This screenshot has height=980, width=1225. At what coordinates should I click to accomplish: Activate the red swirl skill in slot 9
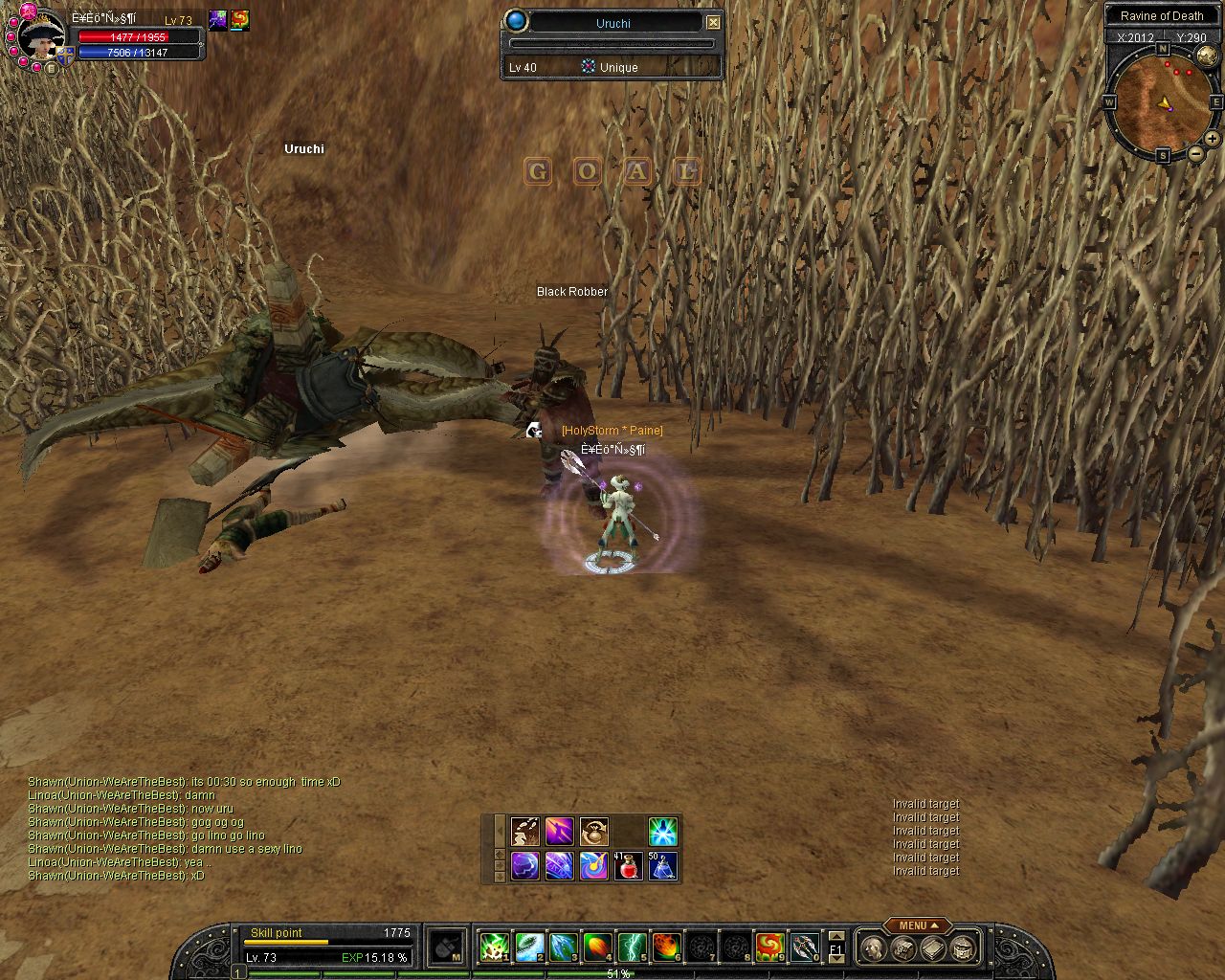click(769, 947)
